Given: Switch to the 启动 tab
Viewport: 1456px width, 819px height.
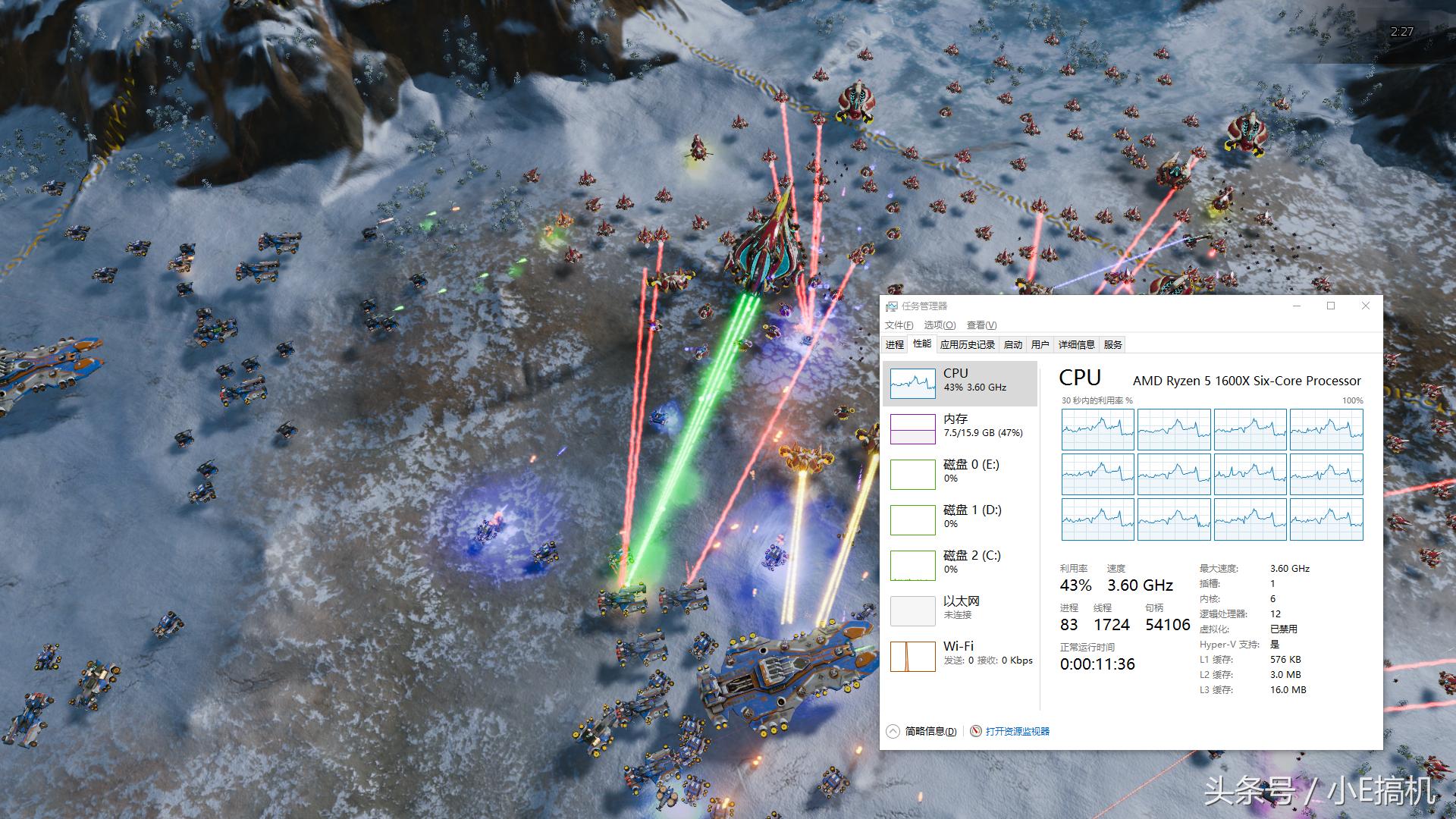Looking at the screenshot, I should tap(1013, 344).
